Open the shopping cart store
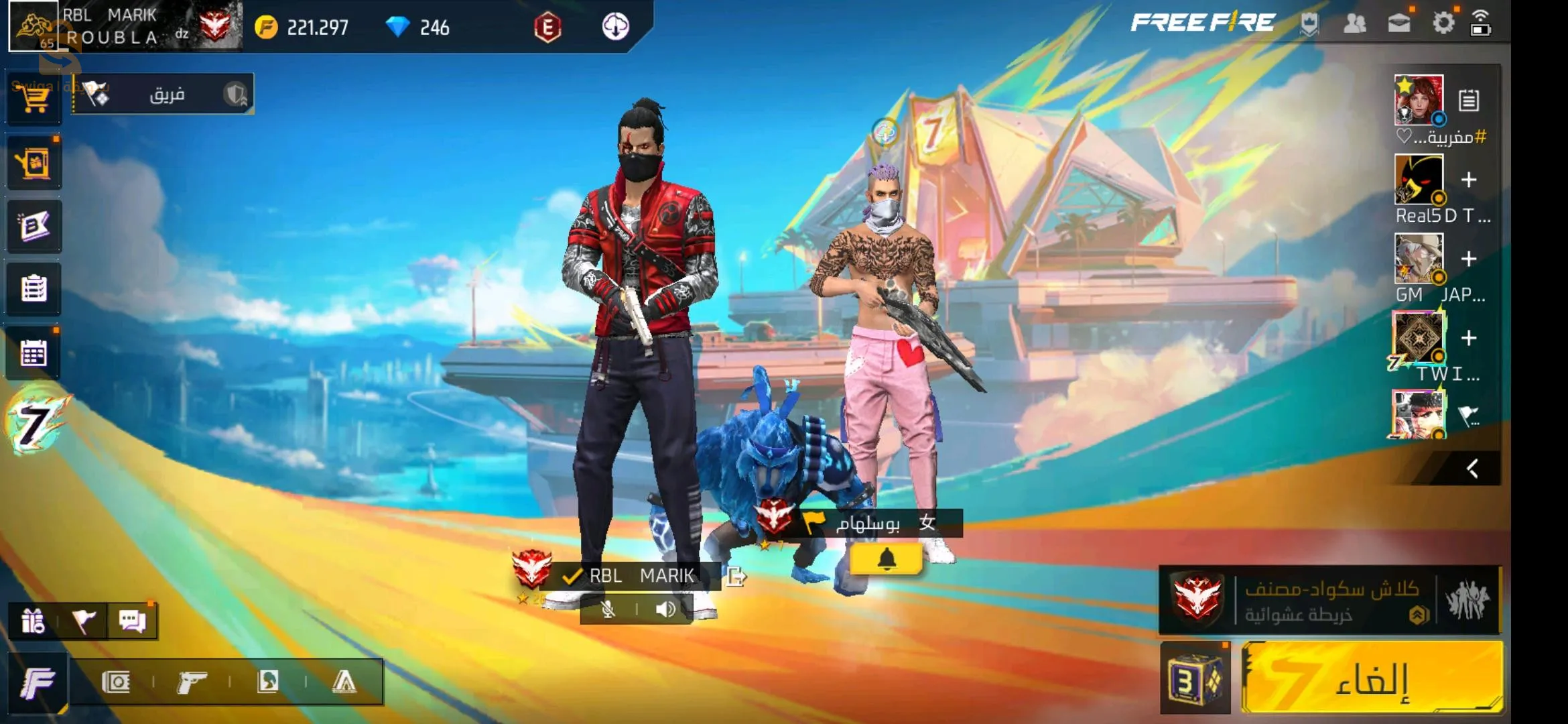 pos(34,99)
